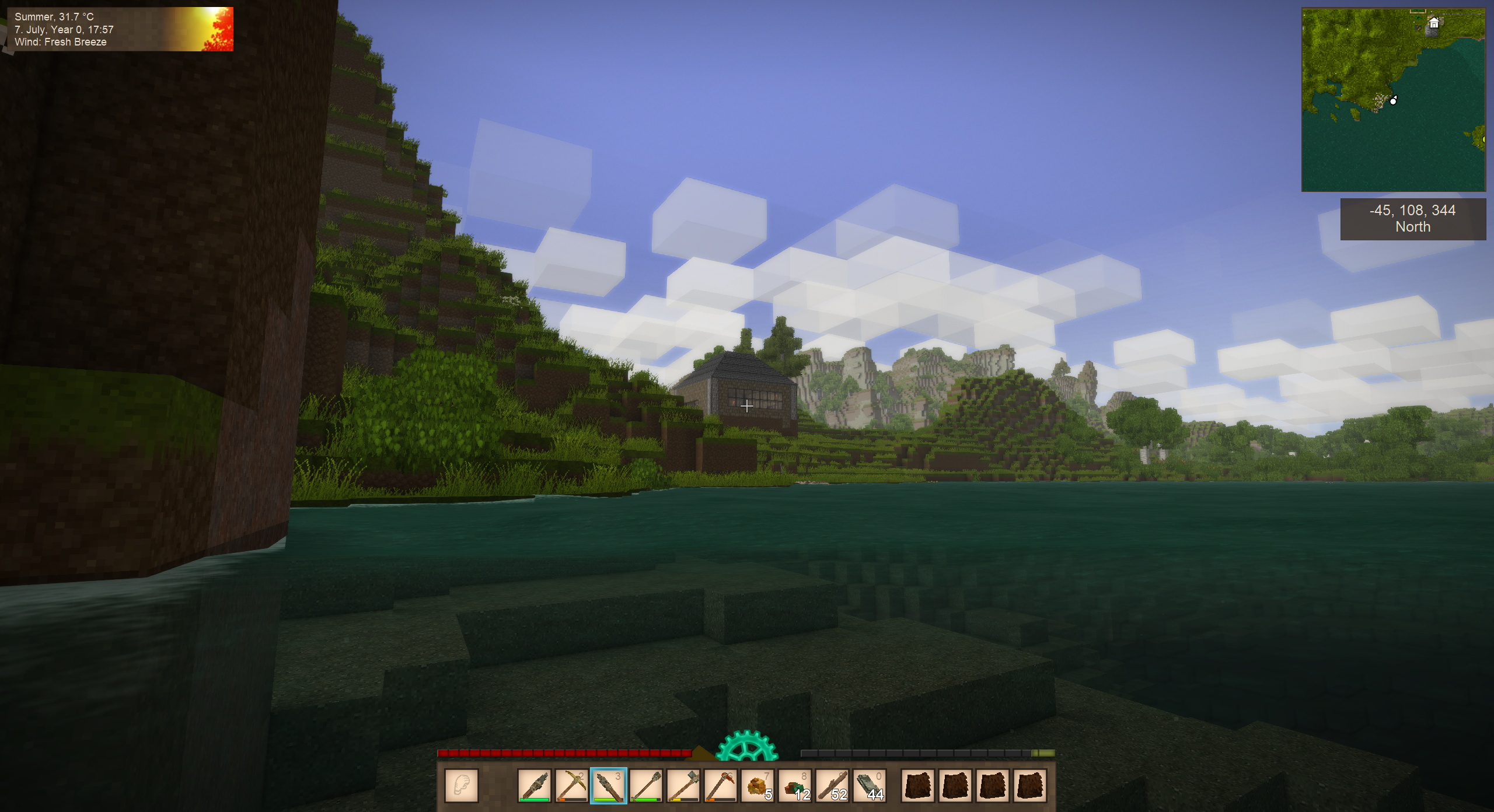Screen dimensions: 1494x812
Task: Select the stack of 52 sticks
Action: (x=832, y=785)
